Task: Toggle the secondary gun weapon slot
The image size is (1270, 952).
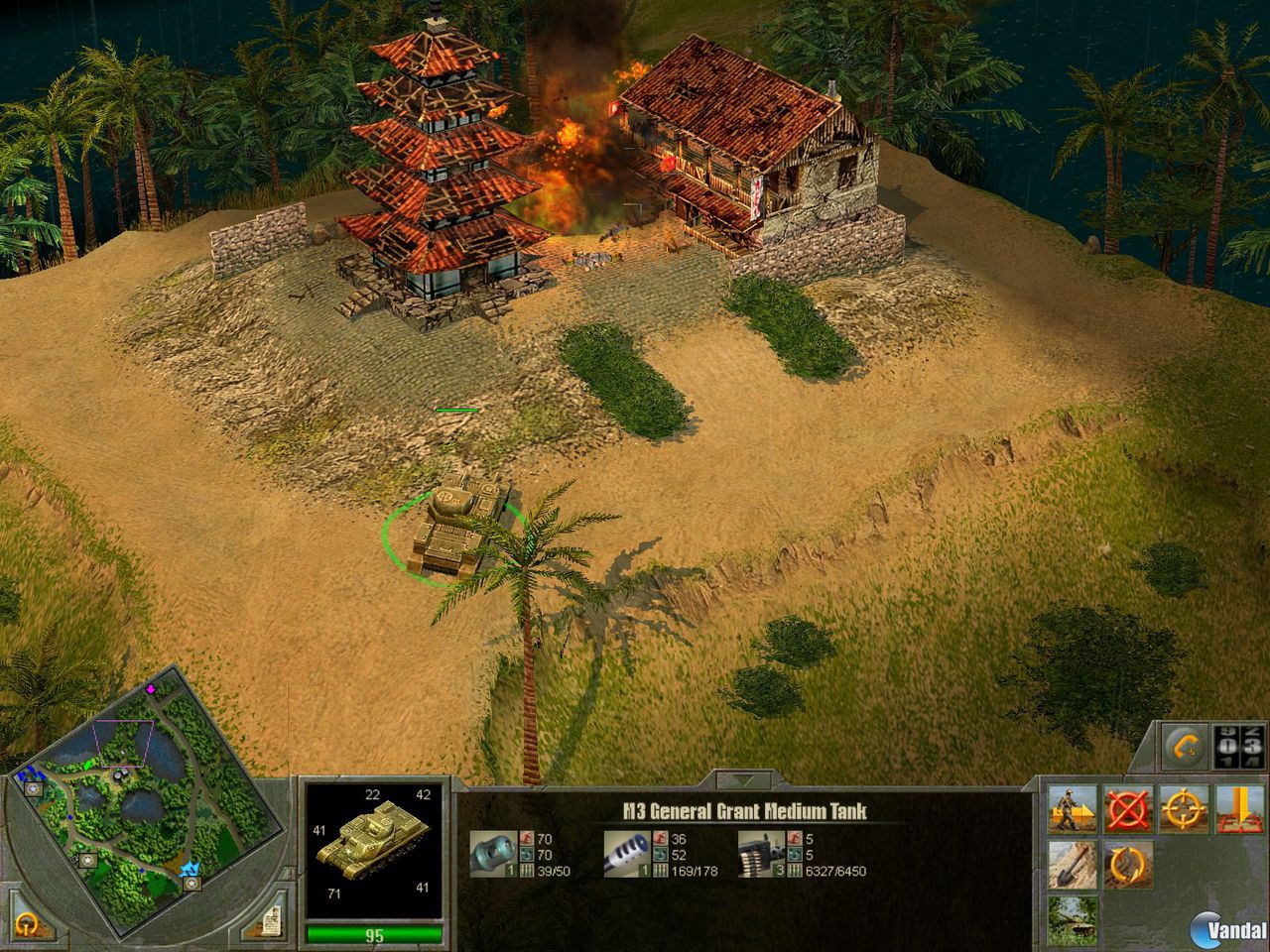Action: (628, 855)
